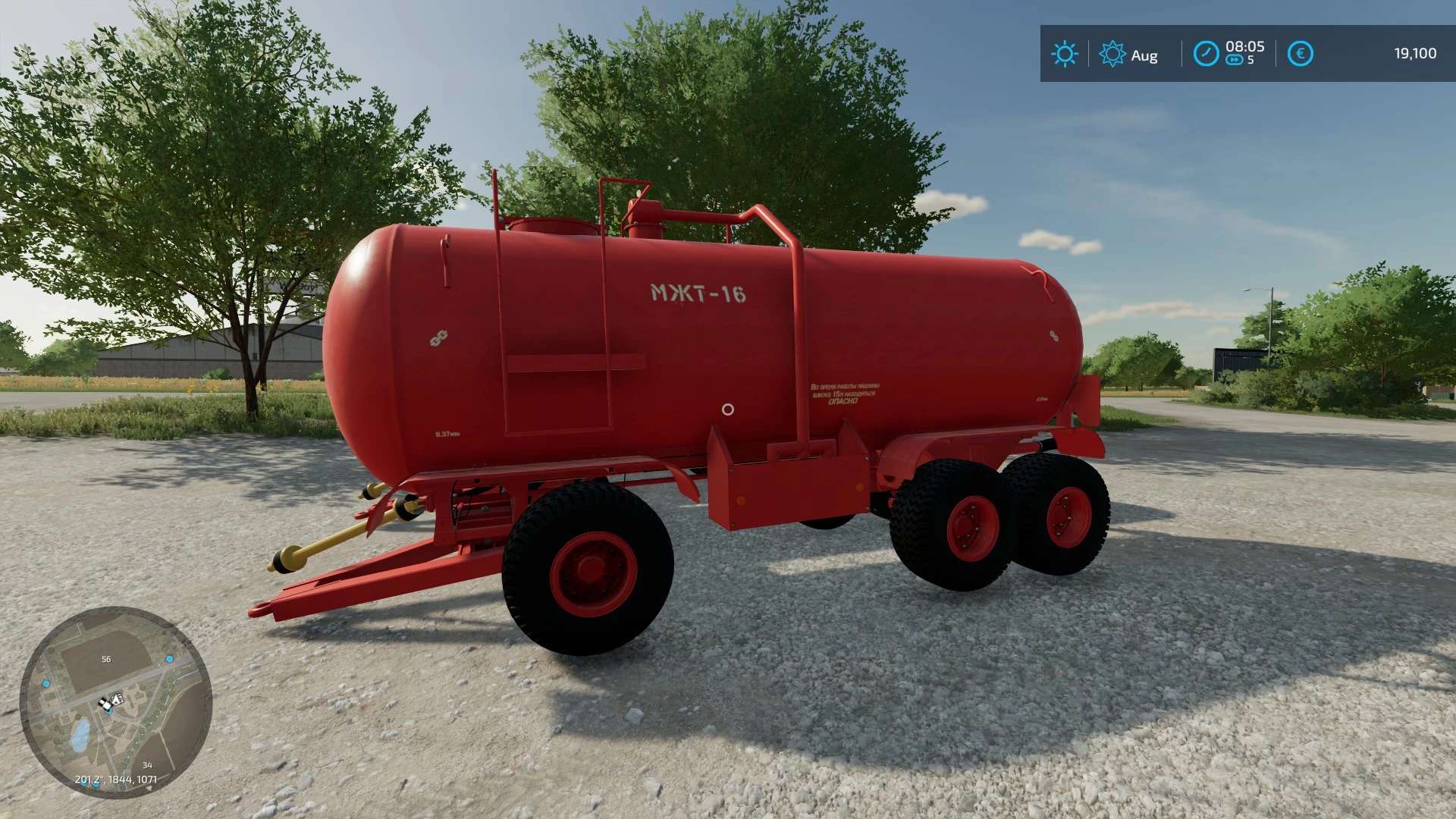Screen dimensions: 1456x819
Task: Click the sunny weather forecast icon
Action: pos(1064,54)
